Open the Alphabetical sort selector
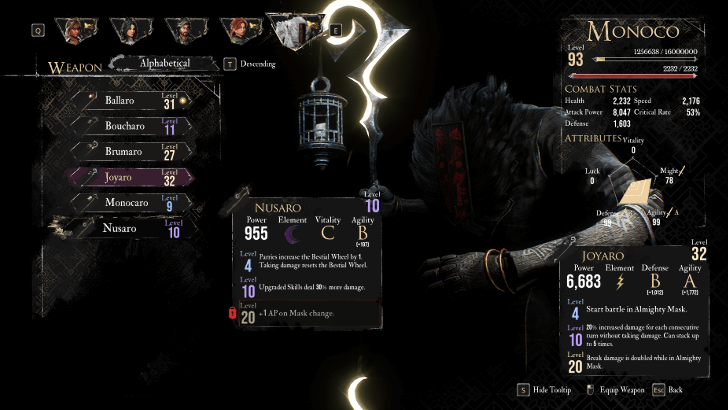 164,63
